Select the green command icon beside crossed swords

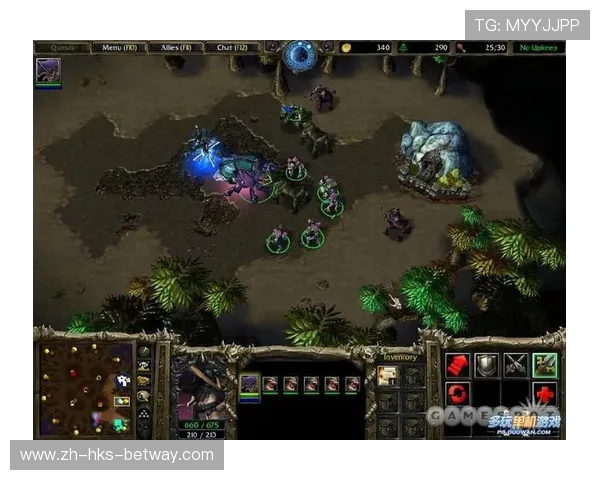545,365
